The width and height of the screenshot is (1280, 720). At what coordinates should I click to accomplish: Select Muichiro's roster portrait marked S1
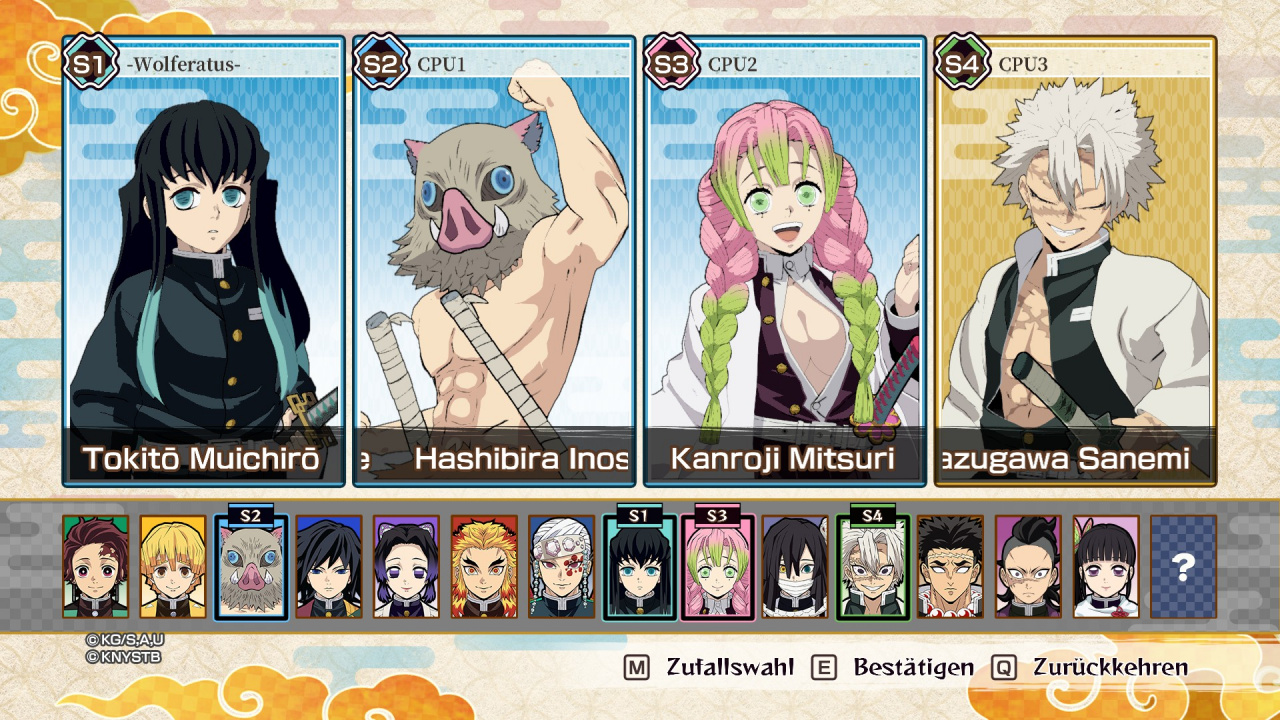pos(640,568)
